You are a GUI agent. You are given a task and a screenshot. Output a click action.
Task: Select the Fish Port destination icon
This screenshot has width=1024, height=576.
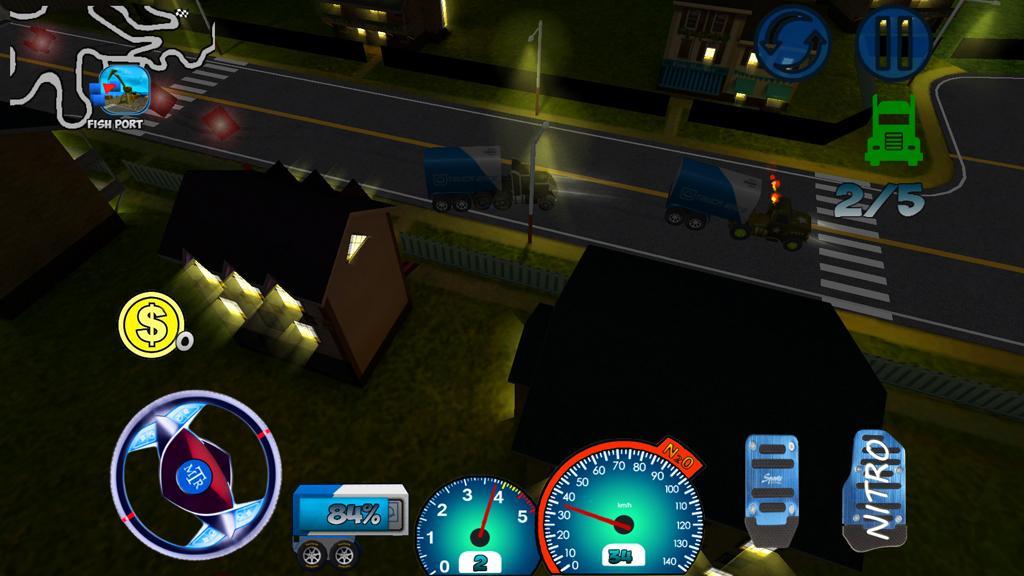[x=123, y=89]
